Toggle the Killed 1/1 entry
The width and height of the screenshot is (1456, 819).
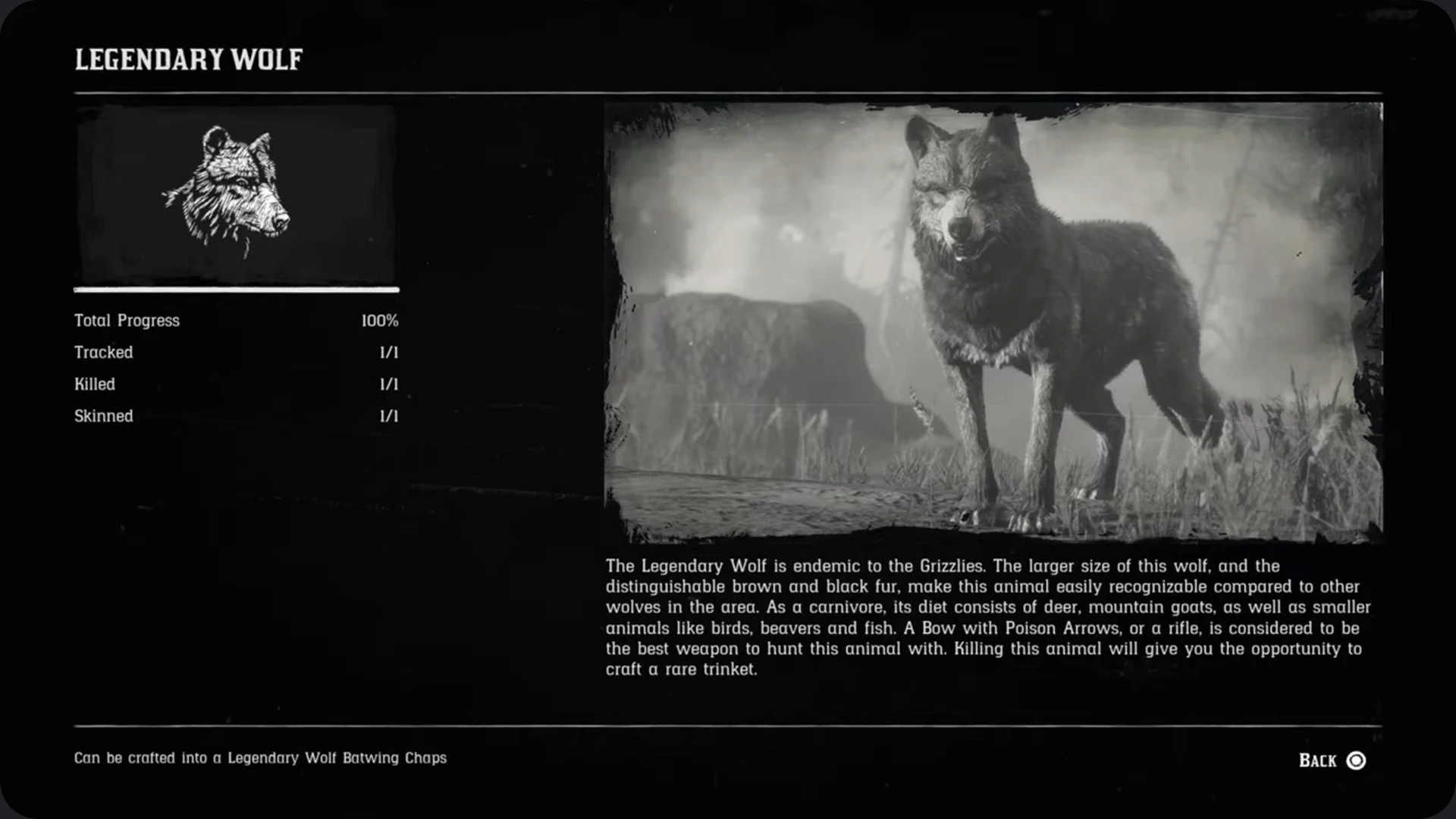click(x=235, y=384)
